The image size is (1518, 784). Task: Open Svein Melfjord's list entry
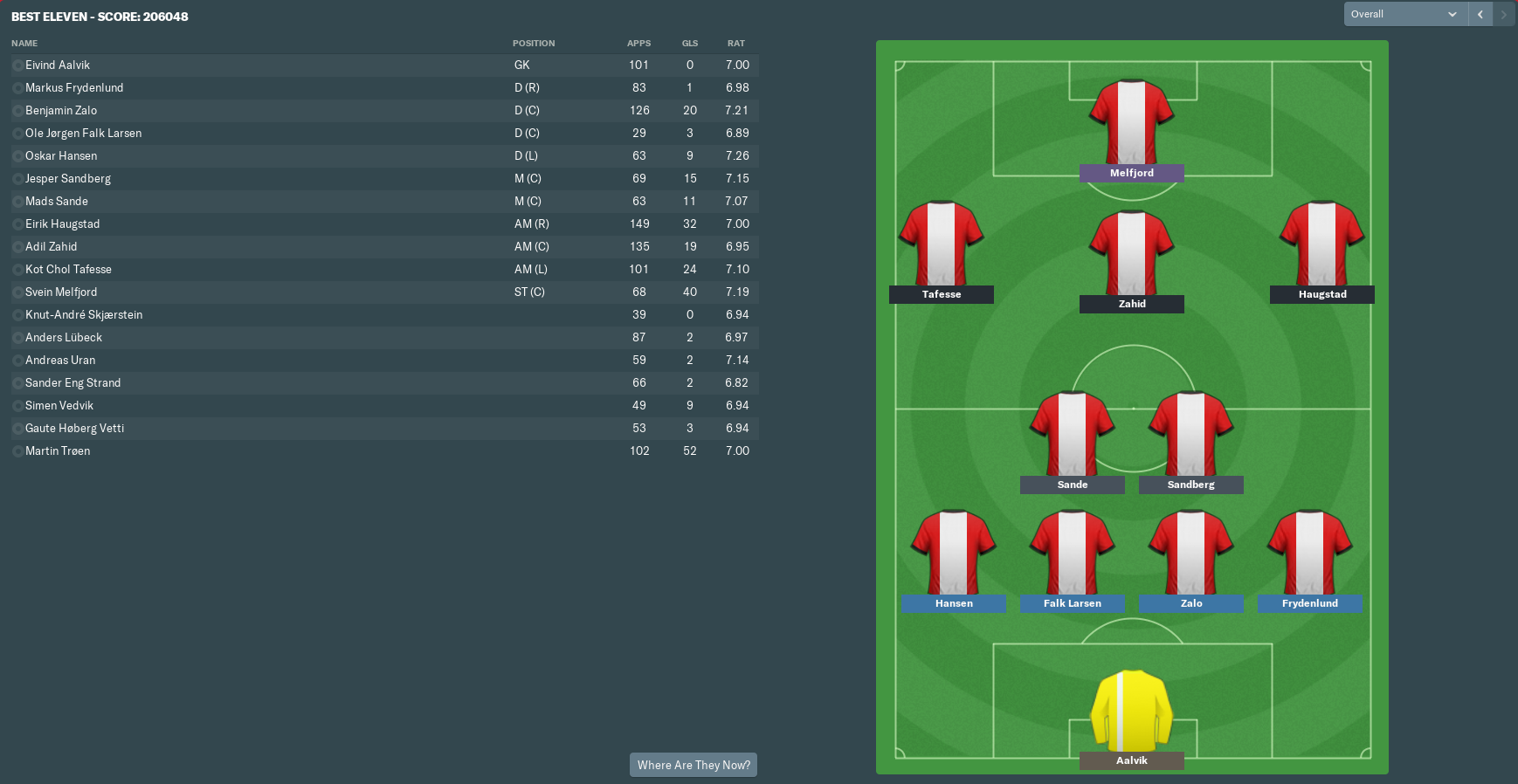tap(61, 292)
